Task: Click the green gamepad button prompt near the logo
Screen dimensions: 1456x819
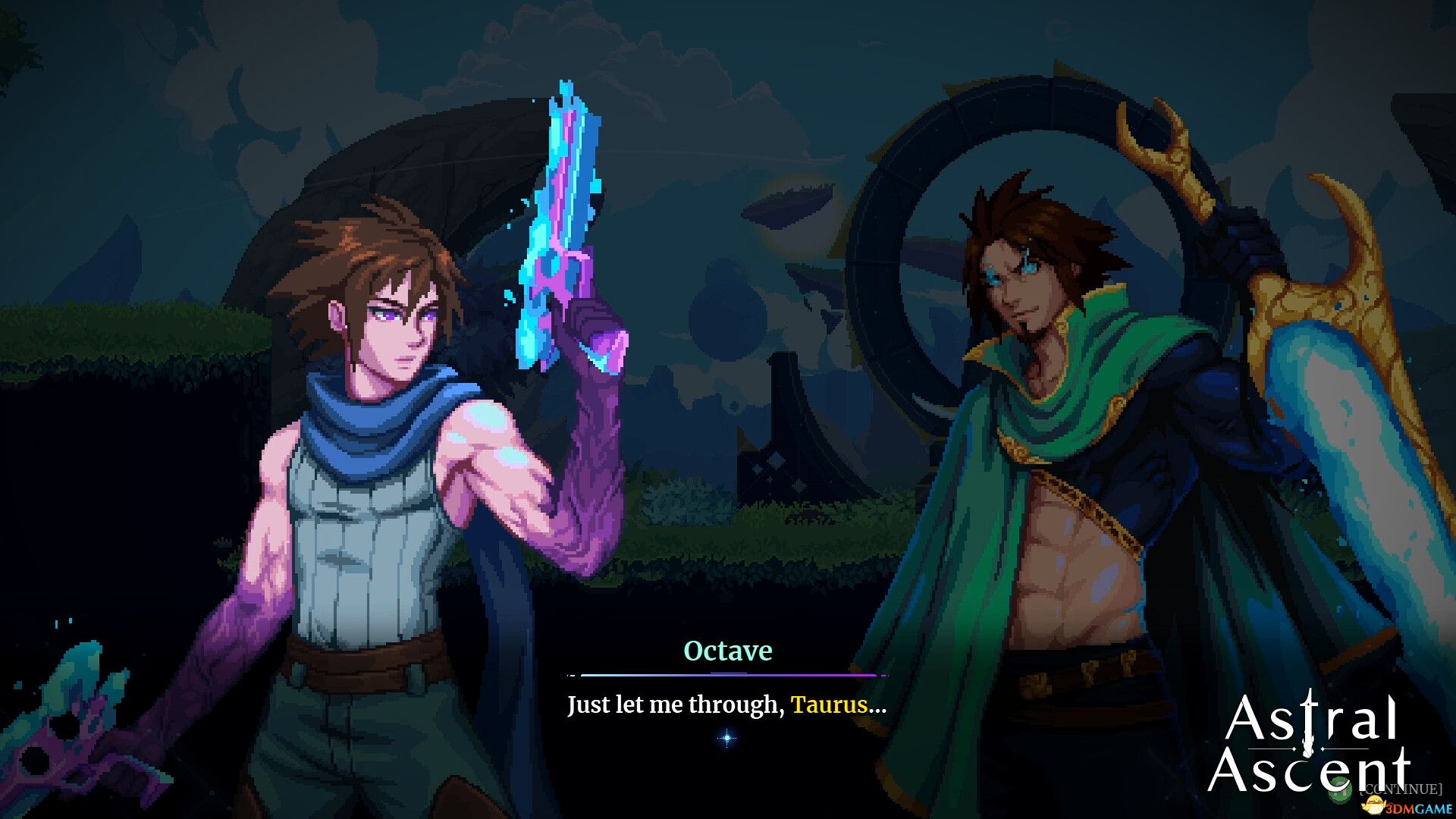Action: (x=1340, y=790)
